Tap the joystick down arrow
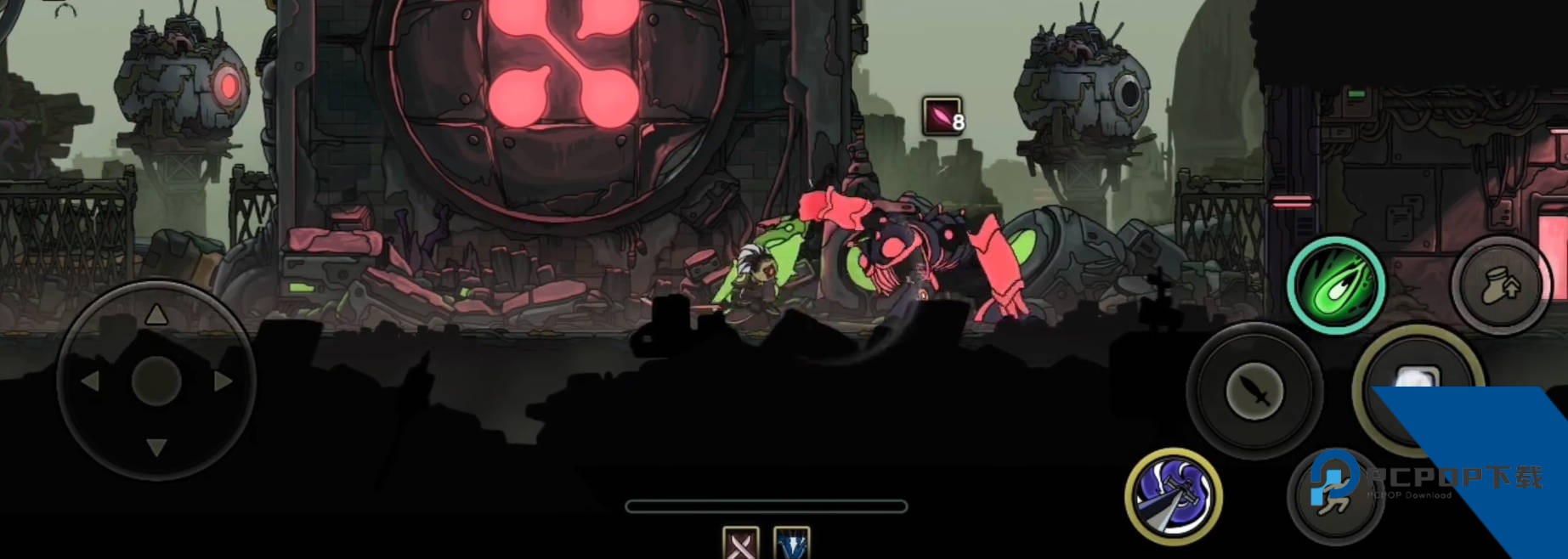The width and height of the screenshot is (1568, 559). coord(156,447)
